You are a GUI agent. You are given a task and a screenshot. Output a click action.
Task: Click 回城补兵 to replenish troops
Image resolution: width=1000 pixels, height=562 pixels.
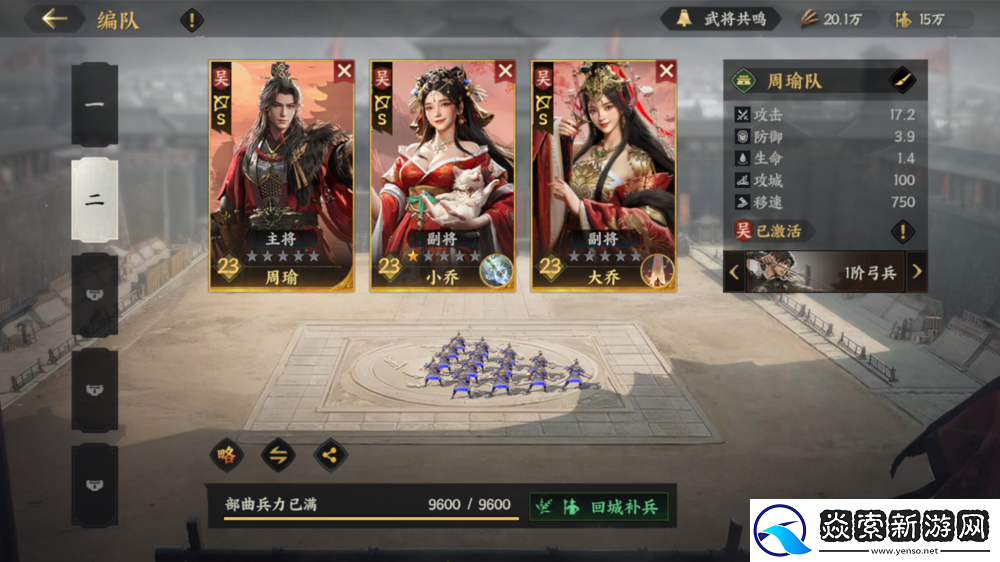(x=599, y=506)
